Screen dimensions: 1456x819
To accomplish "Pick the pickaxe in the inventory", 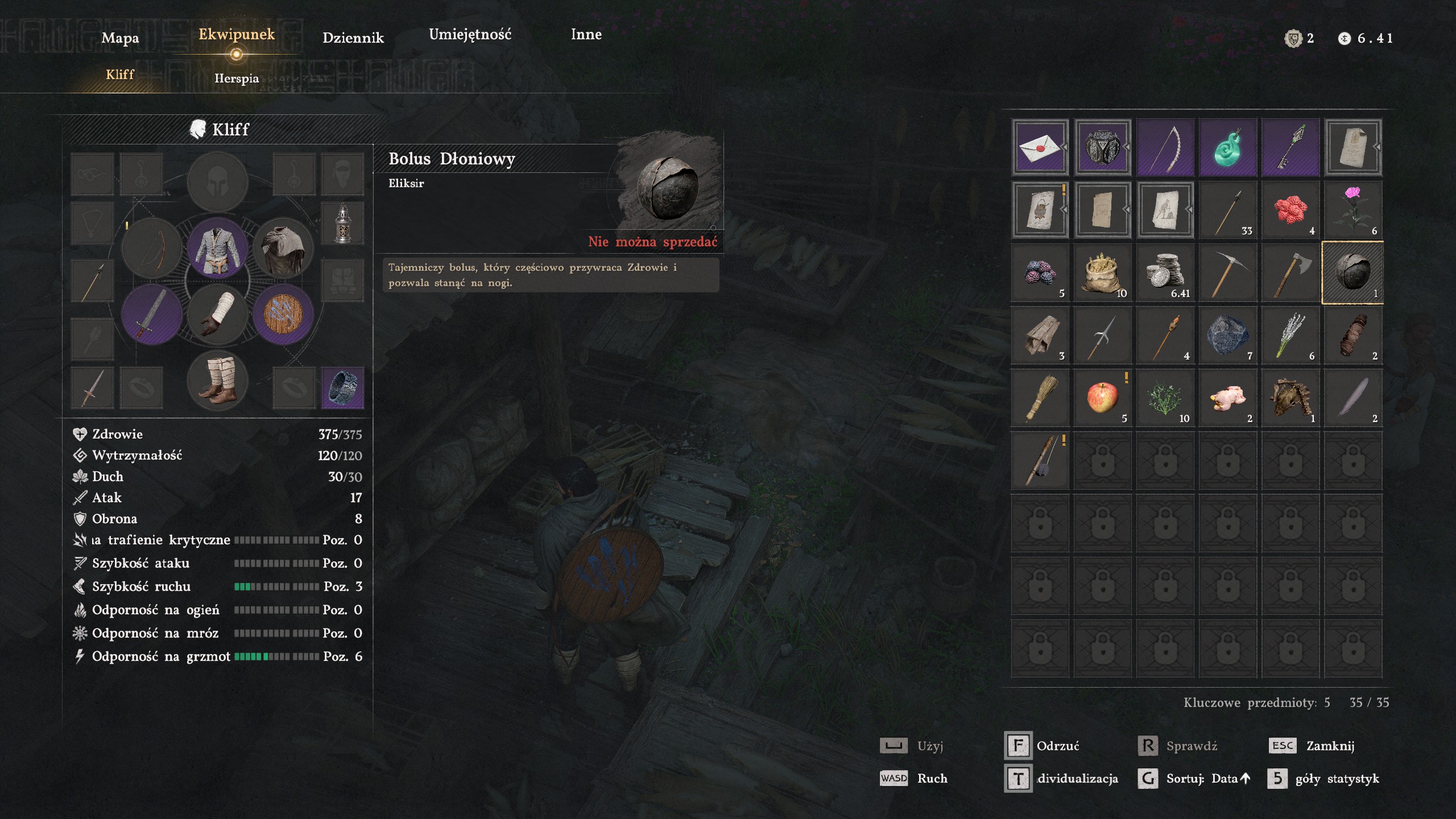I will pos(1227,273).
